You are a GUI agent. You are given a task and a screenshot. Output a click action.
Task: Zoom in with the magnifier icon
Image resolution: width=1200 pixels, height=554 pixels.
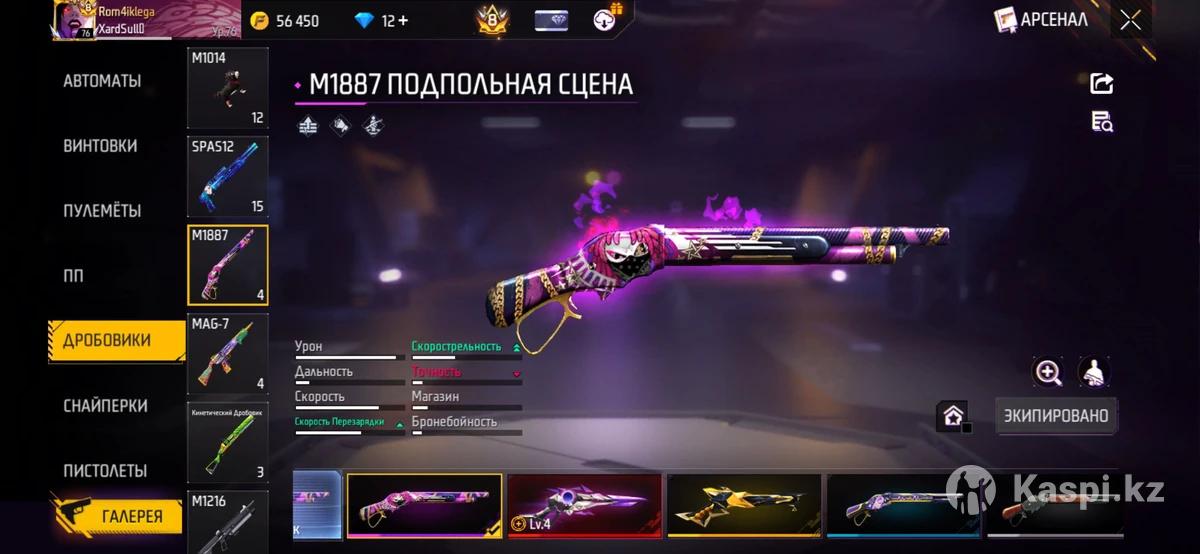(1048, 373)
